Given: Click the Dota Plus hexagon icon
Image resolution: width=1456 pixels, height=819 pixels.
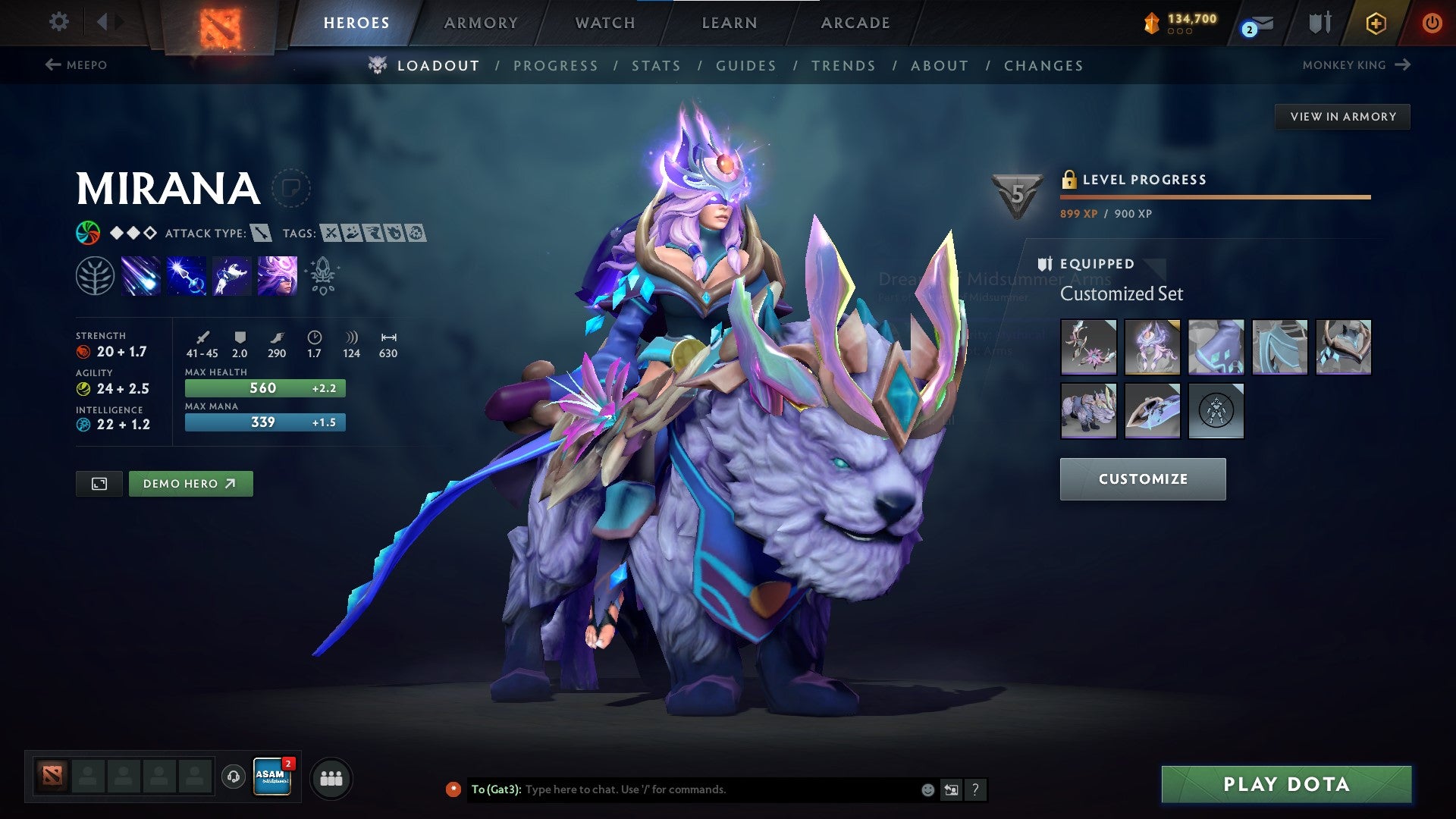Looking at the screenshot, I should pyautogui.click(x=1377, y=23).
